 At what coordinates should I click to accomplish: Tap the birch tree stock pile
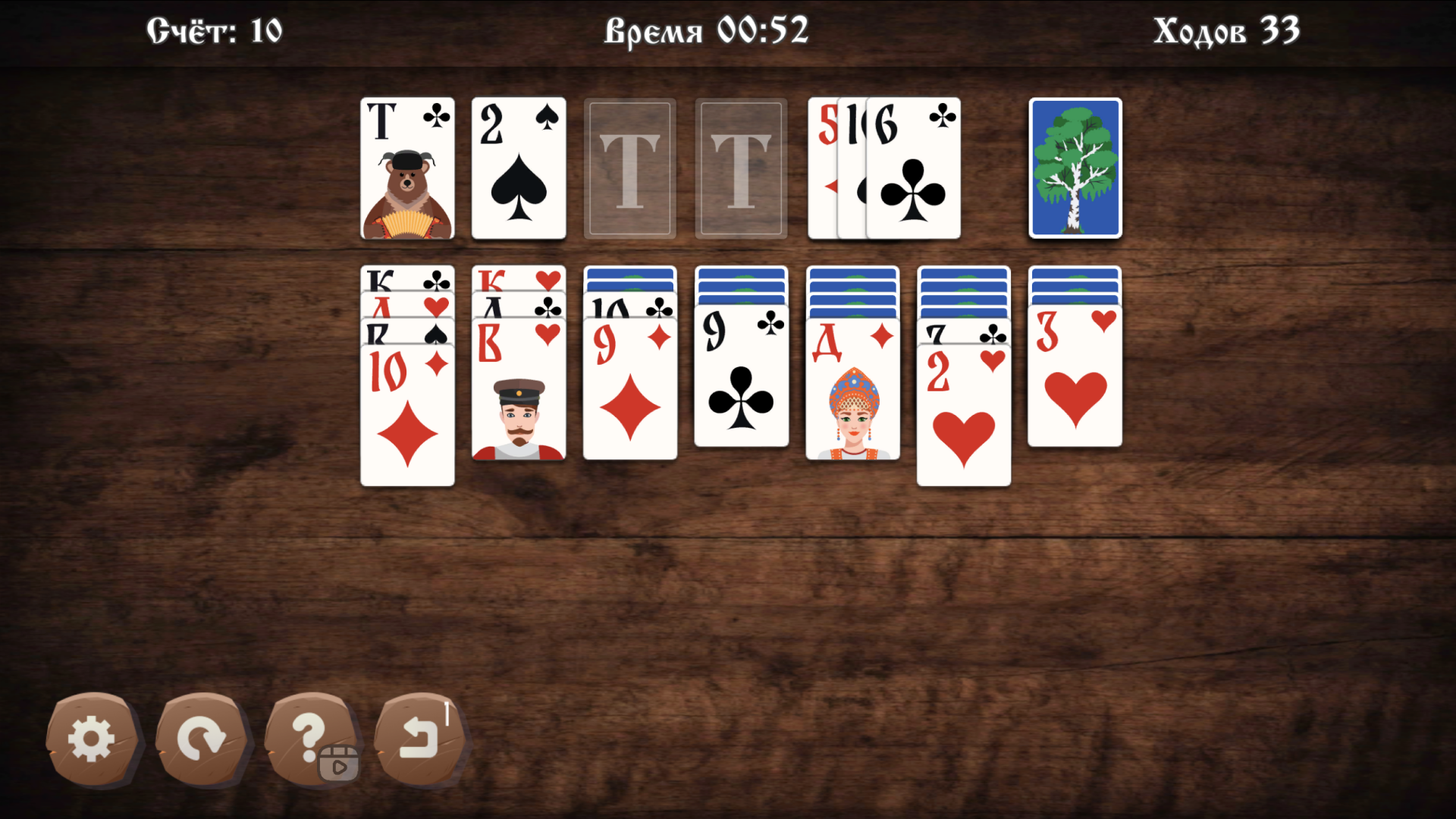point(1074,168)
